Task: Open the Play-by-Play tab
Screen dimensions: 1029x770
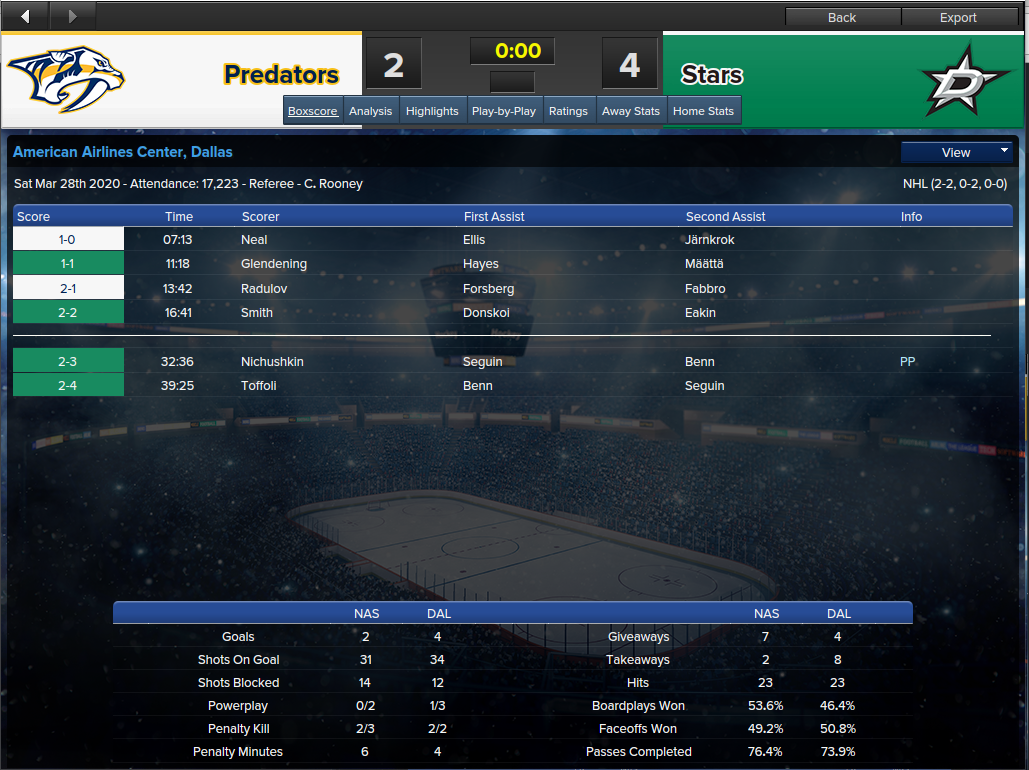Action: click(x=504, y=111)
